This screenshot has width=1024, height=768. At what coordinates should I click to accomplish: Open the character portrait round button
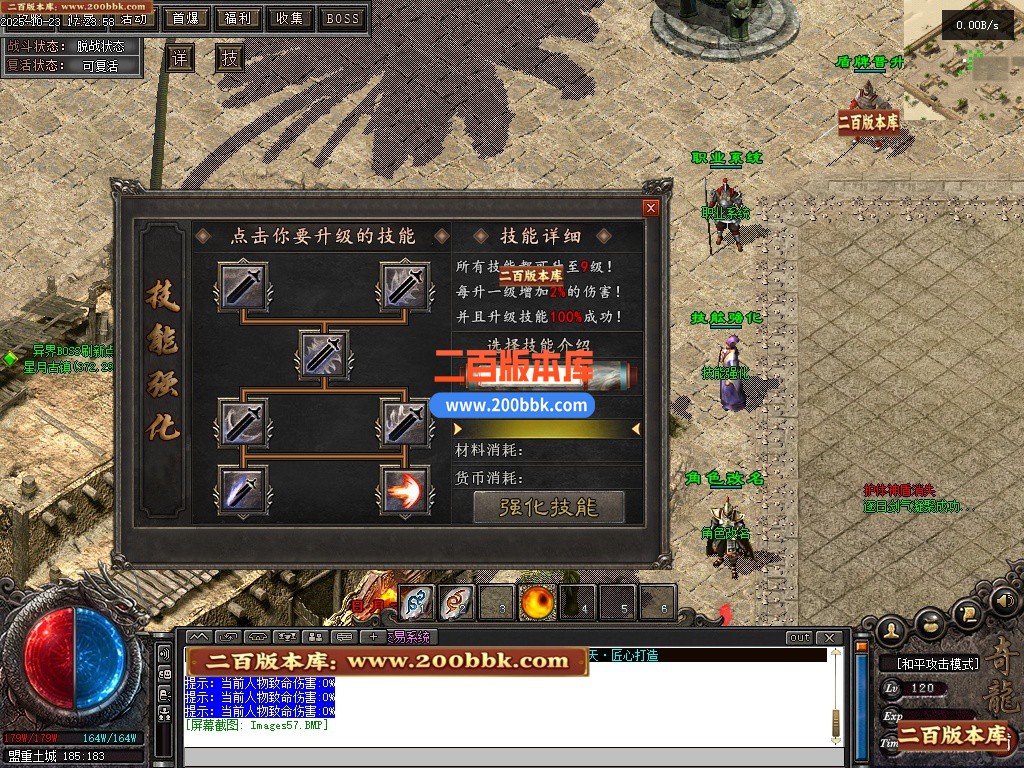[891, 630]
